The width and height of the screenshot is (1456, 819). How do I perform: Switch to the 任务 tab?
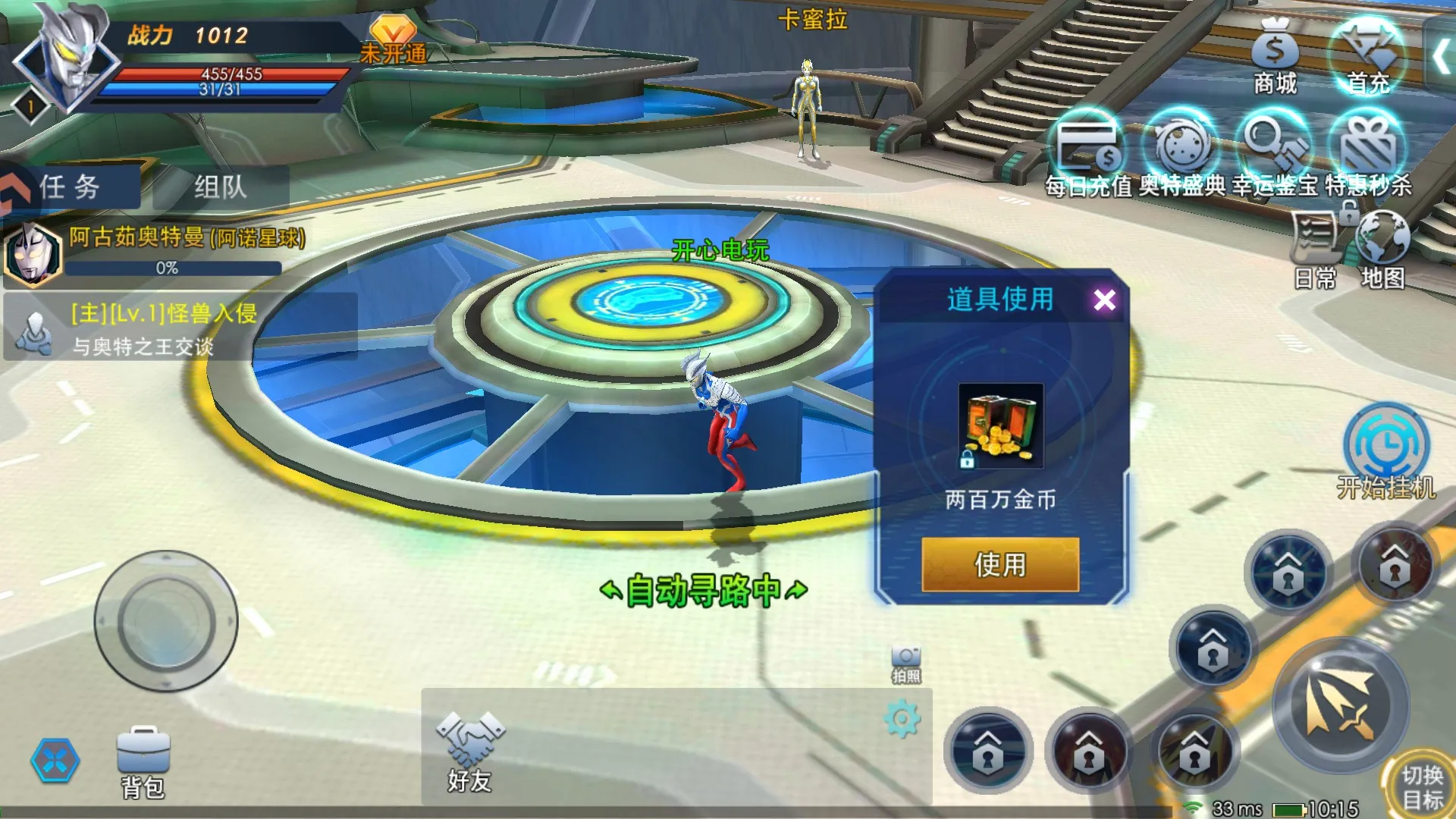point(70,187)
